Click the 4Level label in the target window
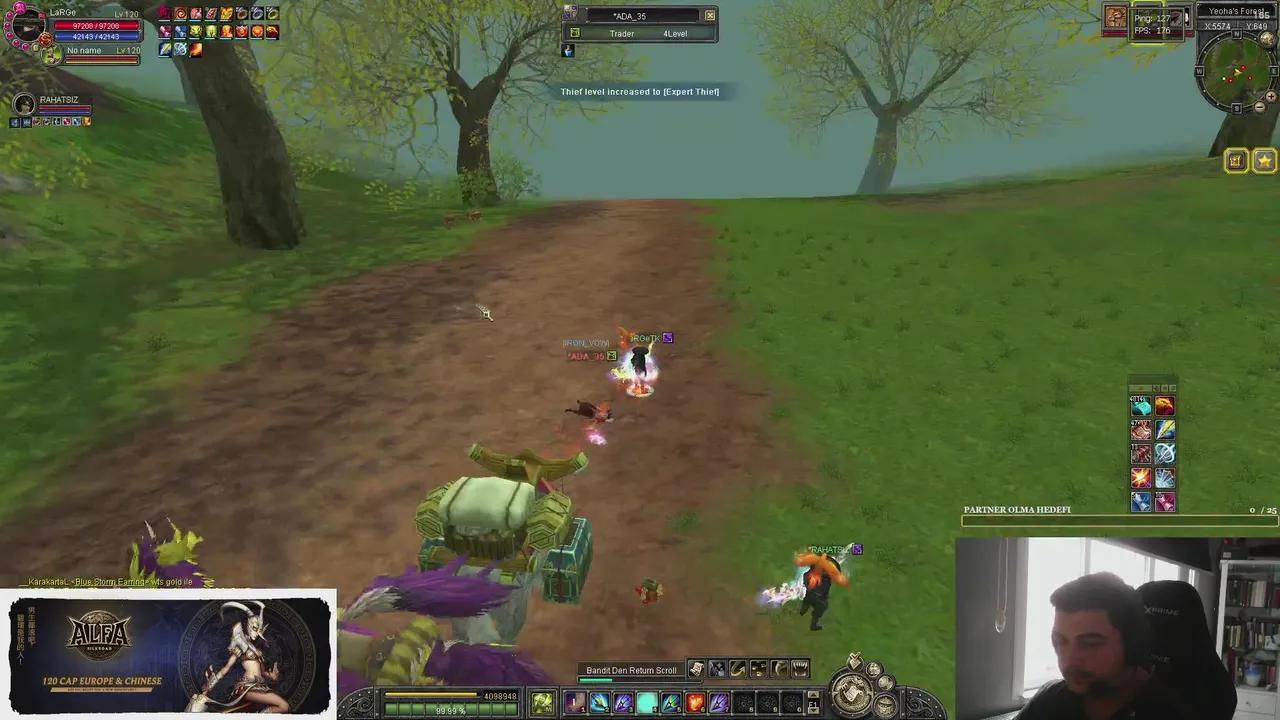 pos(675,33)
